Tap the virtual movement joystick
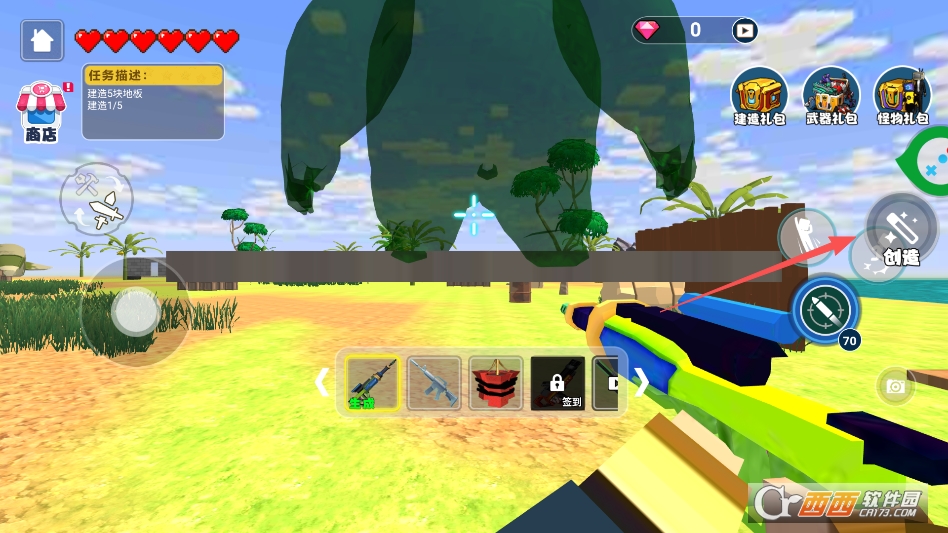The image size is (948, 533). [x=134, y=312]
